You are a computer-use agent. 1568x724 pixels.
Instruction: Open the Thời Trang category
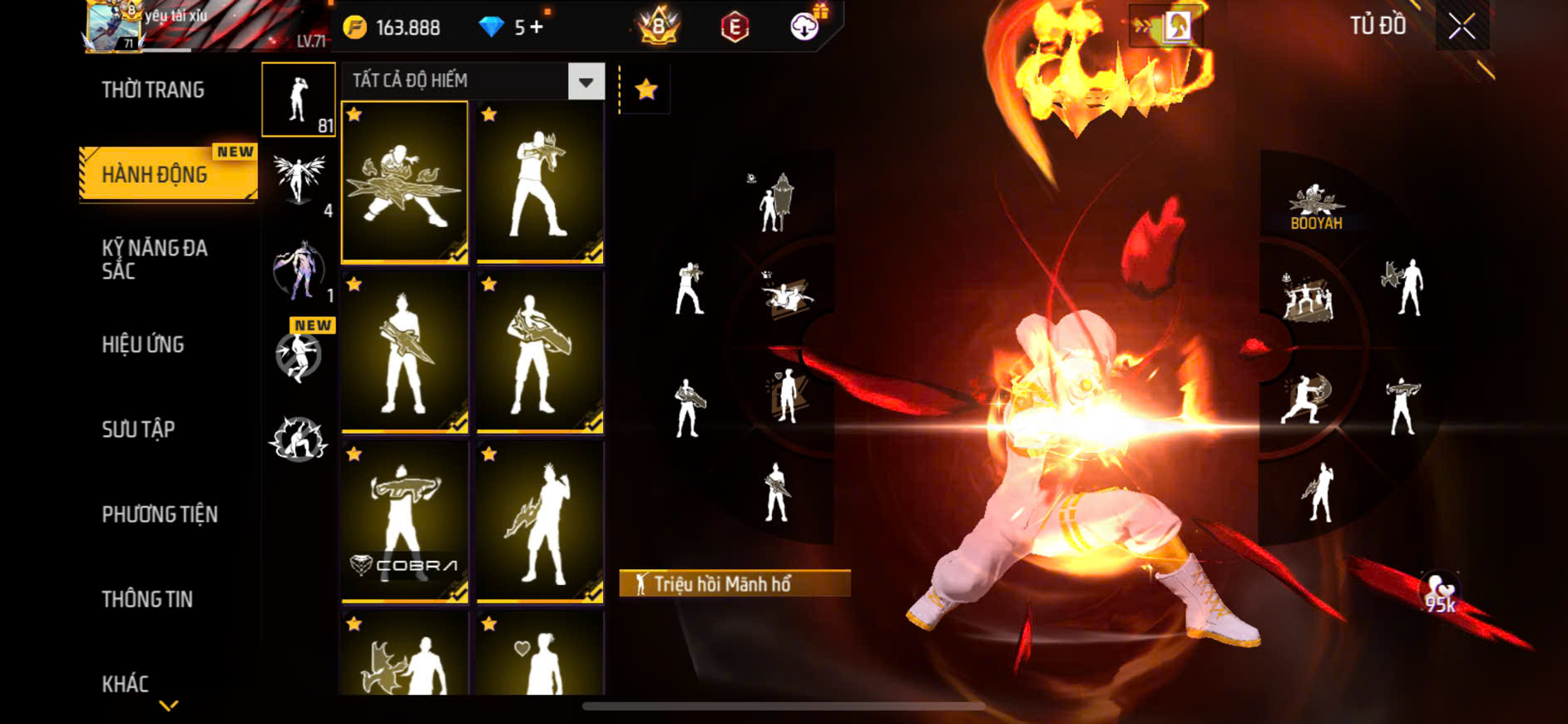[x=153, y=90]
